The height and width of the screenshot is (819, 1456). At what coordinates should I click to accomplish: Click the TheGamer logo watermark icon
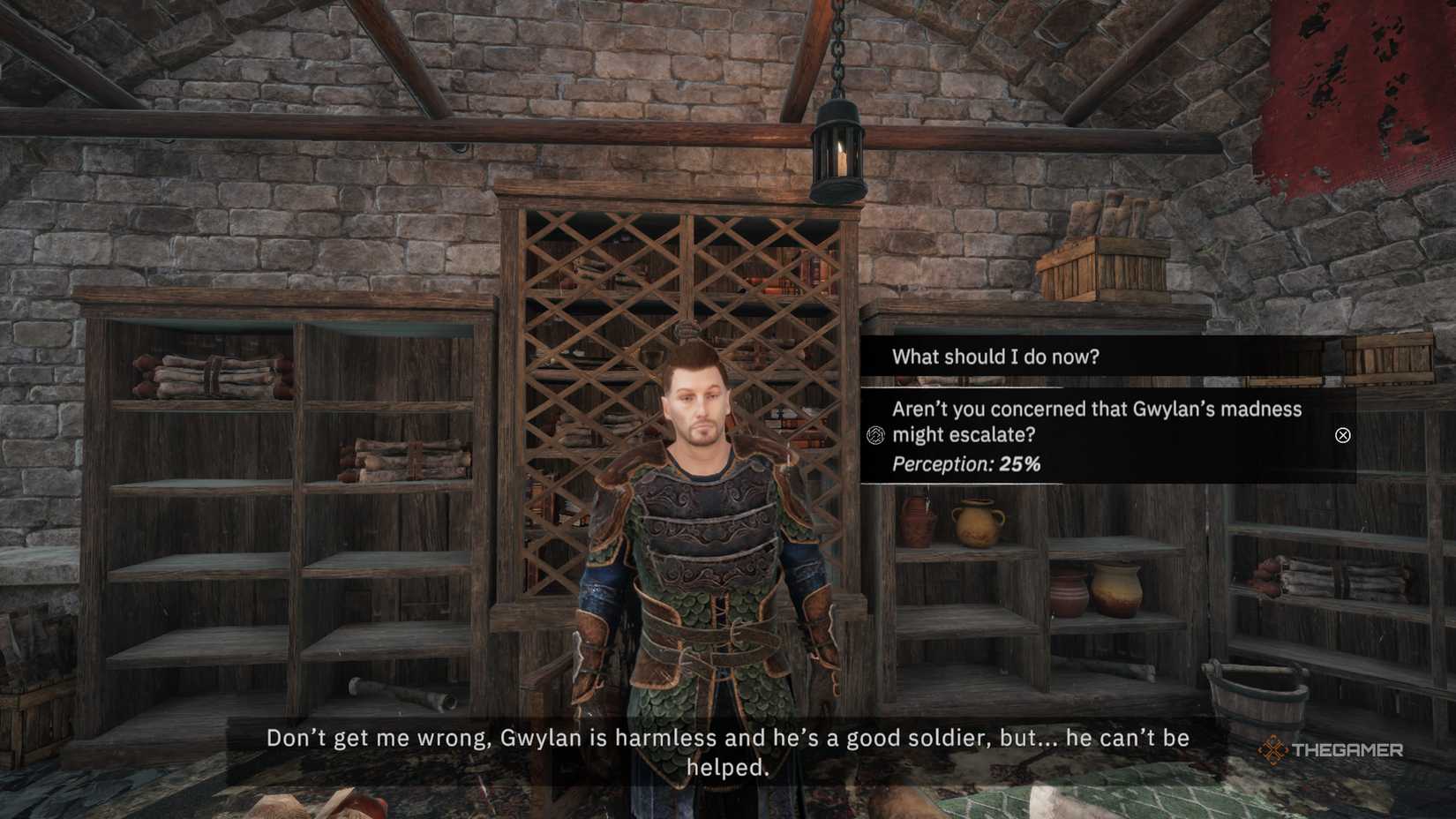1274,752
